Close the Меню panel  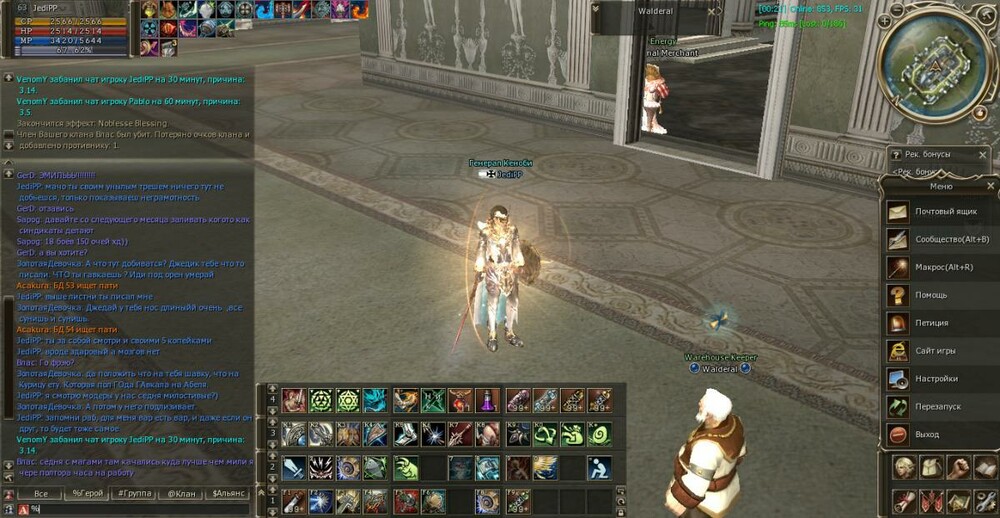[990, 186]
